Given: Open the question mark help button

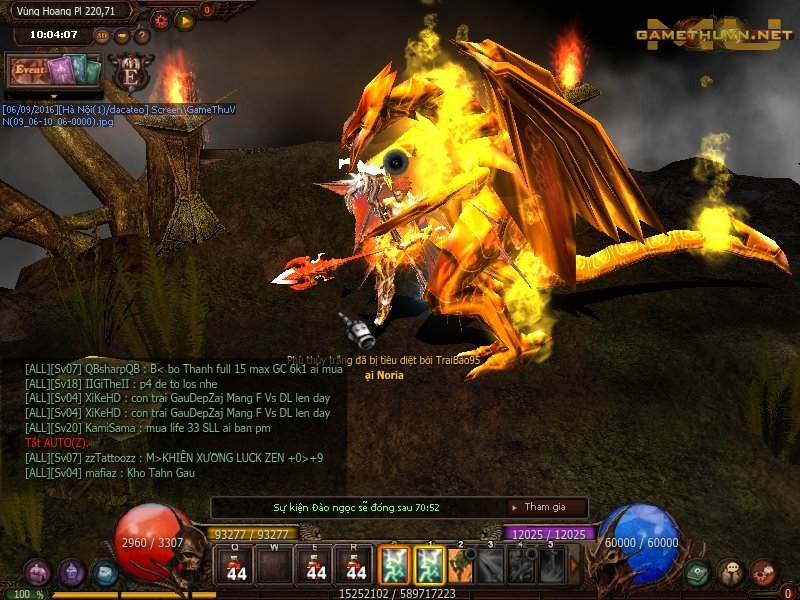Looking at the screenshot, I should tap(142, 36).
